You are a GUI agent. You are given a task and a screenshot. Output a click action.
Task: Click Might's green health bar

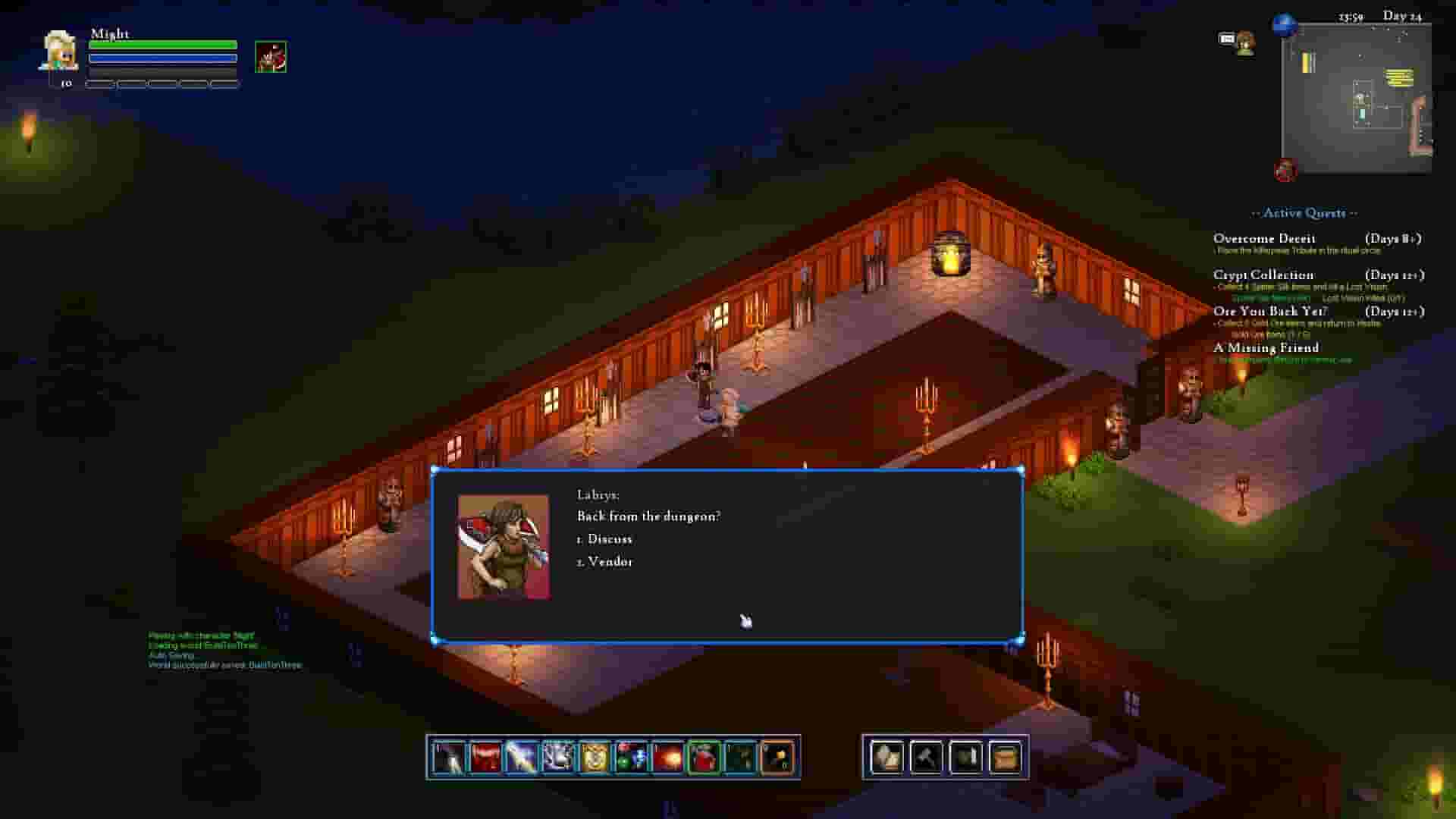tap(163, 45)
